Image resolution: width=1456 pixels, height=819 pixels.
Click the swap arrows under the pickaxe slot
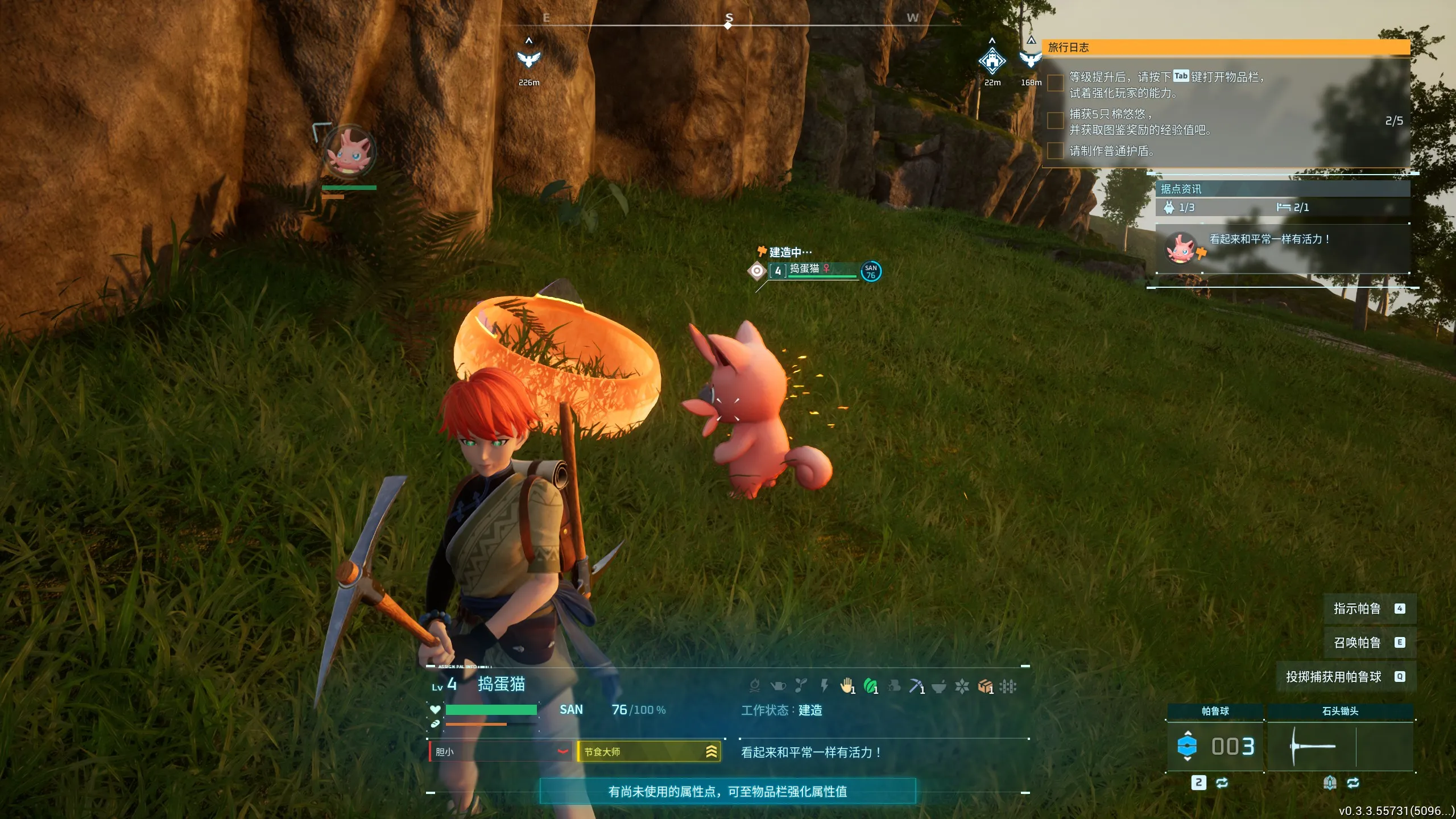1353,783
